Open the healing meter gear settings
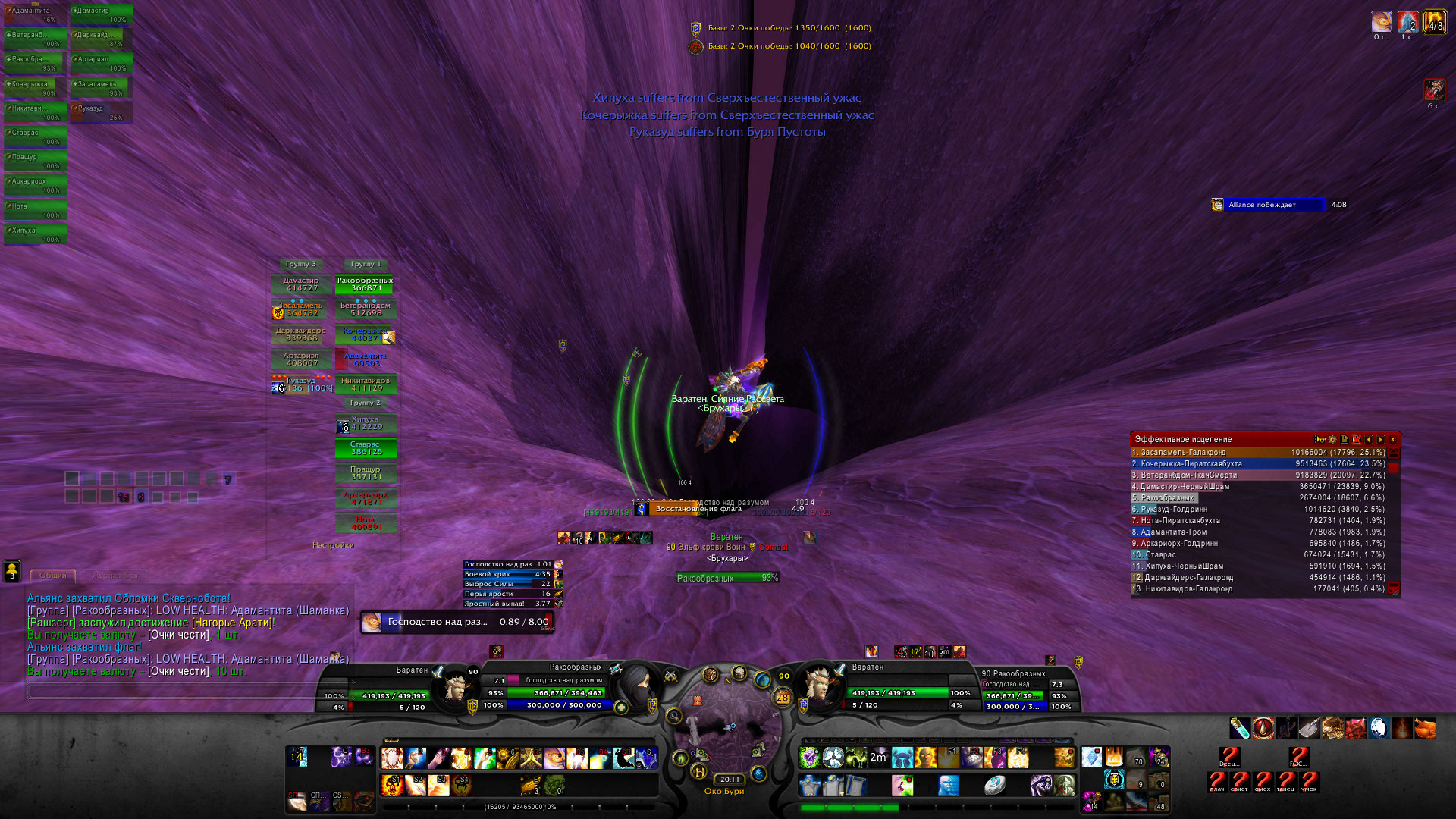This screenshot has height=819, width=1456. point(1332,439)
